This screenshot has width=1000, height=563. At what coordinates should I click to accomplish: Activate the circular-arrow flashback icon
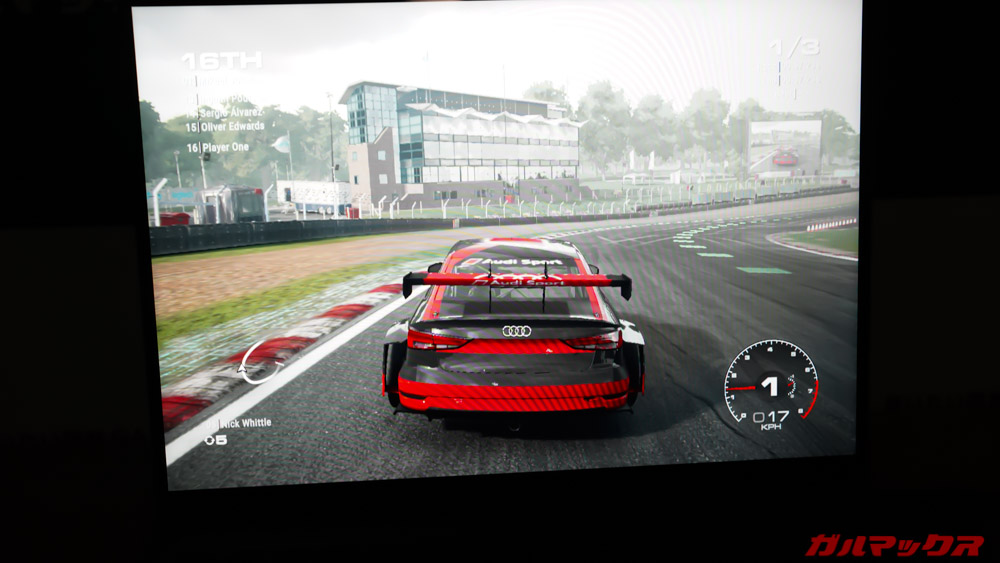261,362
